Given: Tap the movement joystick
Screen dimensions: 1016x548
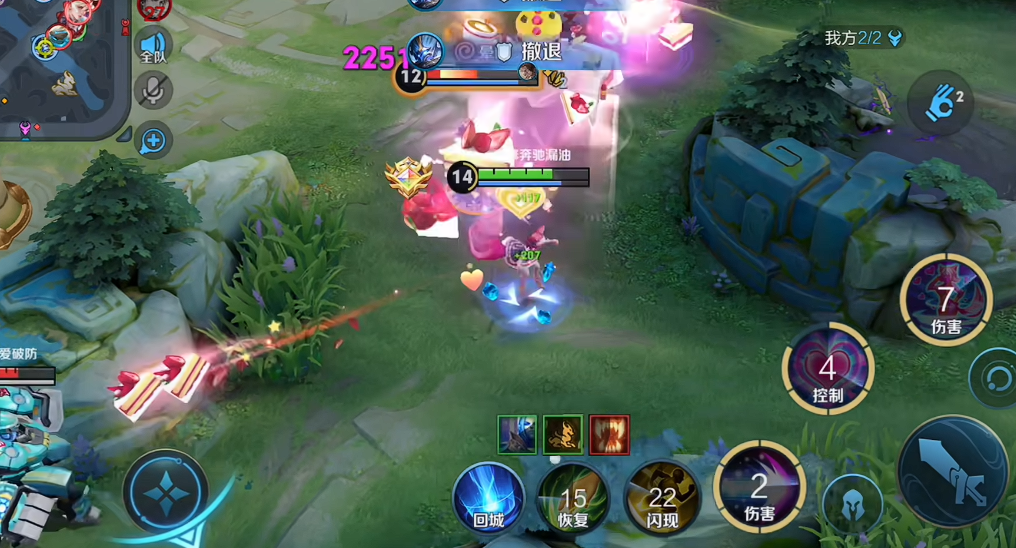Looking at the screenshot, I should tap(165, 492).
